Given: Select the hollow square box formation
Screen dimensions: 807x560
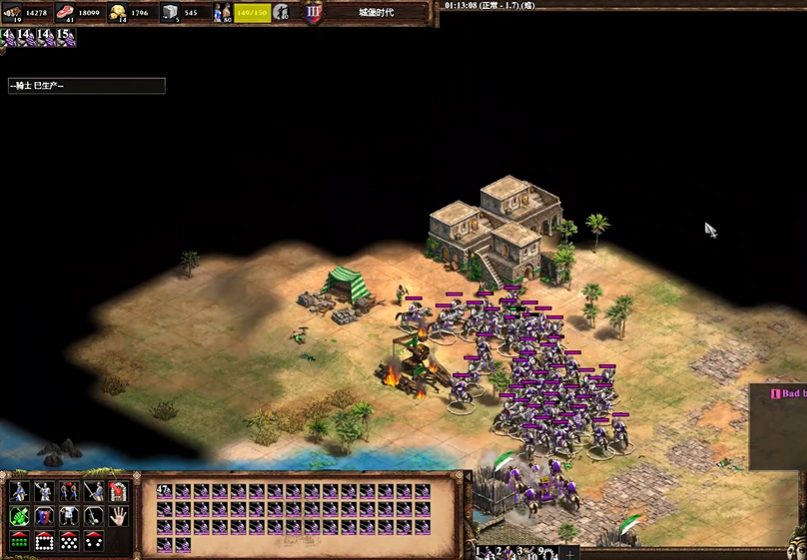Looking at the screenshot, I should coord(44,541).
